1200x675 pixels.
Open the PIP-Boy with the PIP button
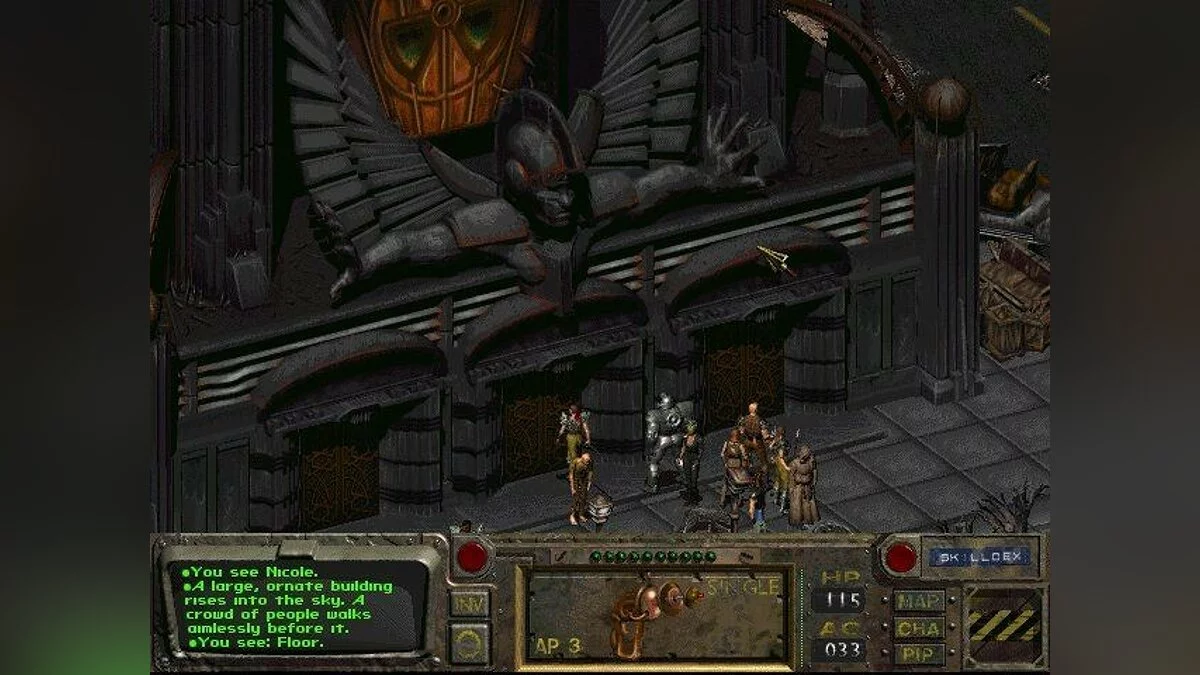click(x=919, y=654)
